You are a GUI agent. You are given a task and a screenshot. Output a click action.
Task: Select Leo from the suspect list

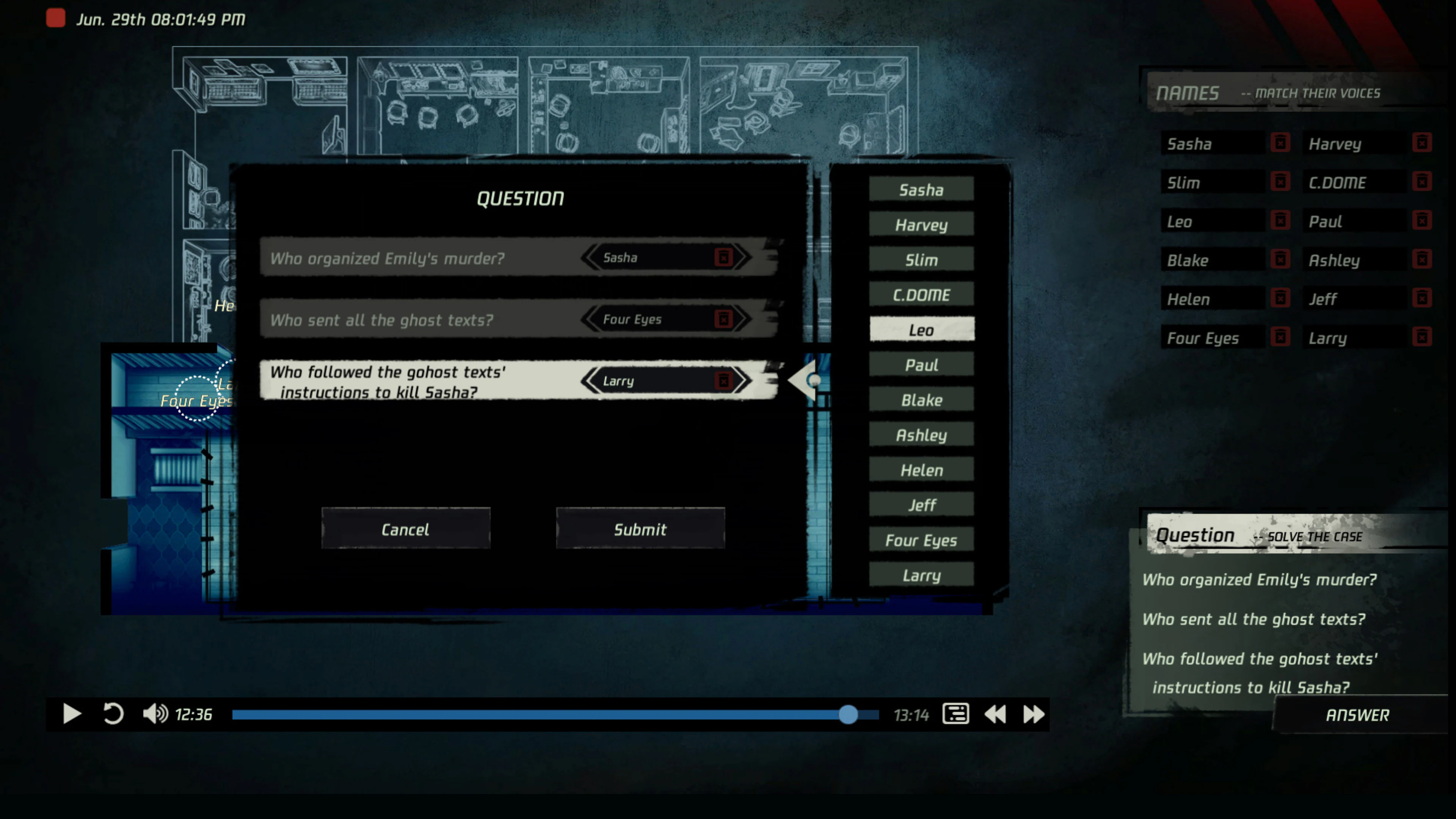(x=921, y=329)
